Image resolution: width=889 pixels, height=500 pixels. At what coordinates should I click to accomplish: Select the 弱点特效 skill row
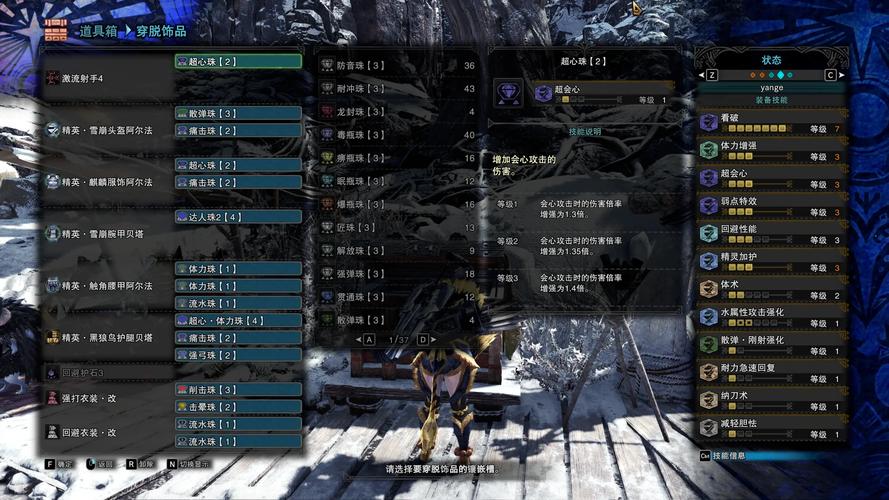(771, 206)
